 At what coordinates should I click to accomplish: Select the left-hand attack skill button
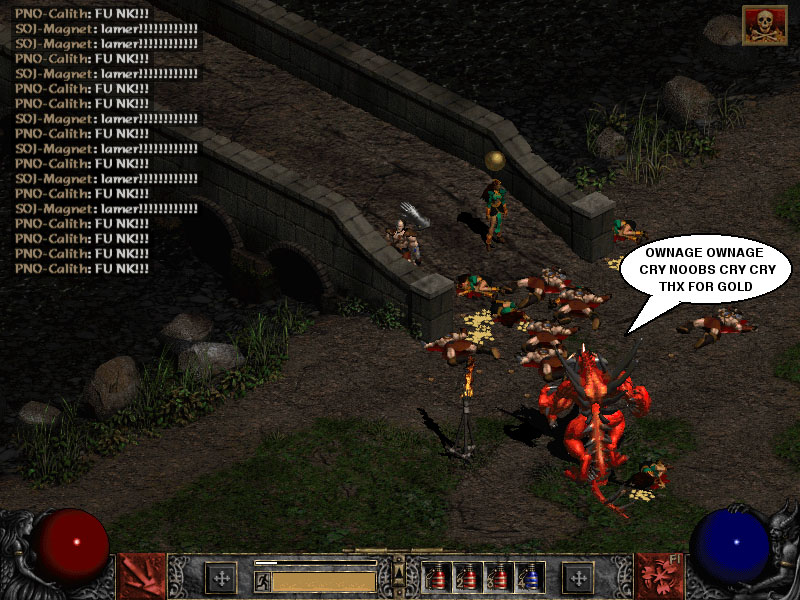[142, 576]
